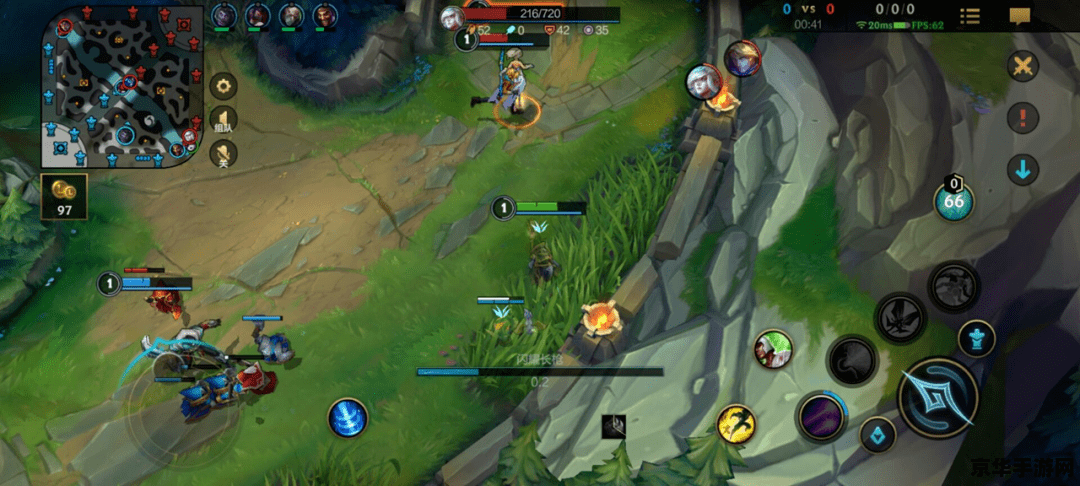Toggle the muted microphone button

(x=224, y=152)
